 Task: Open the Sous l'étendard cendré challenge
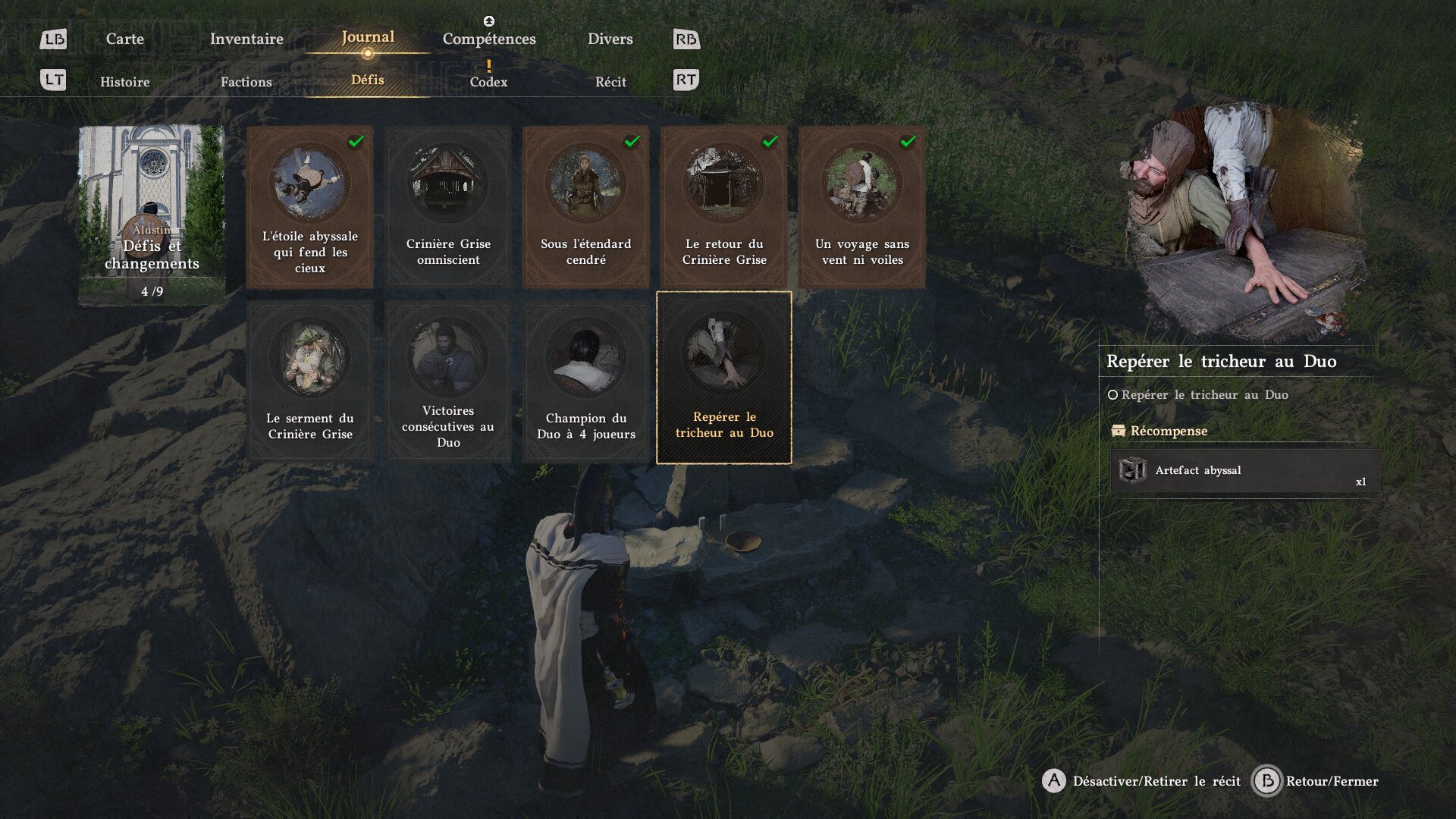coord(585,206)
